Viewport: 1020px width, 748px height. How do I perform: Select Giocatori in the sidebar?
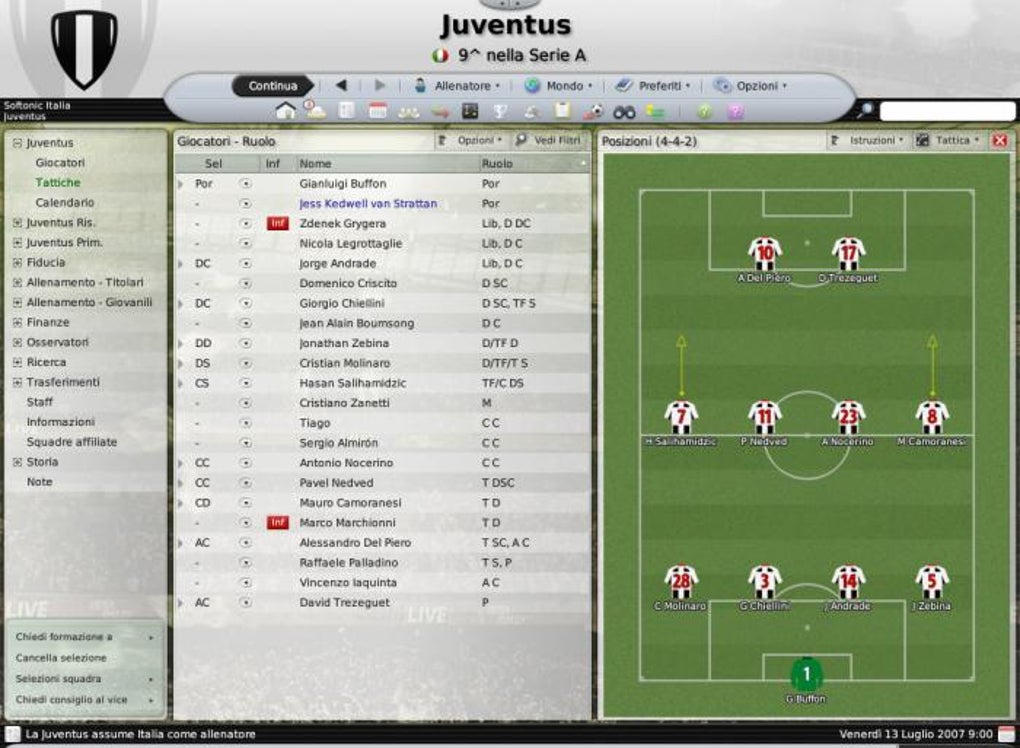click(60, 163)
